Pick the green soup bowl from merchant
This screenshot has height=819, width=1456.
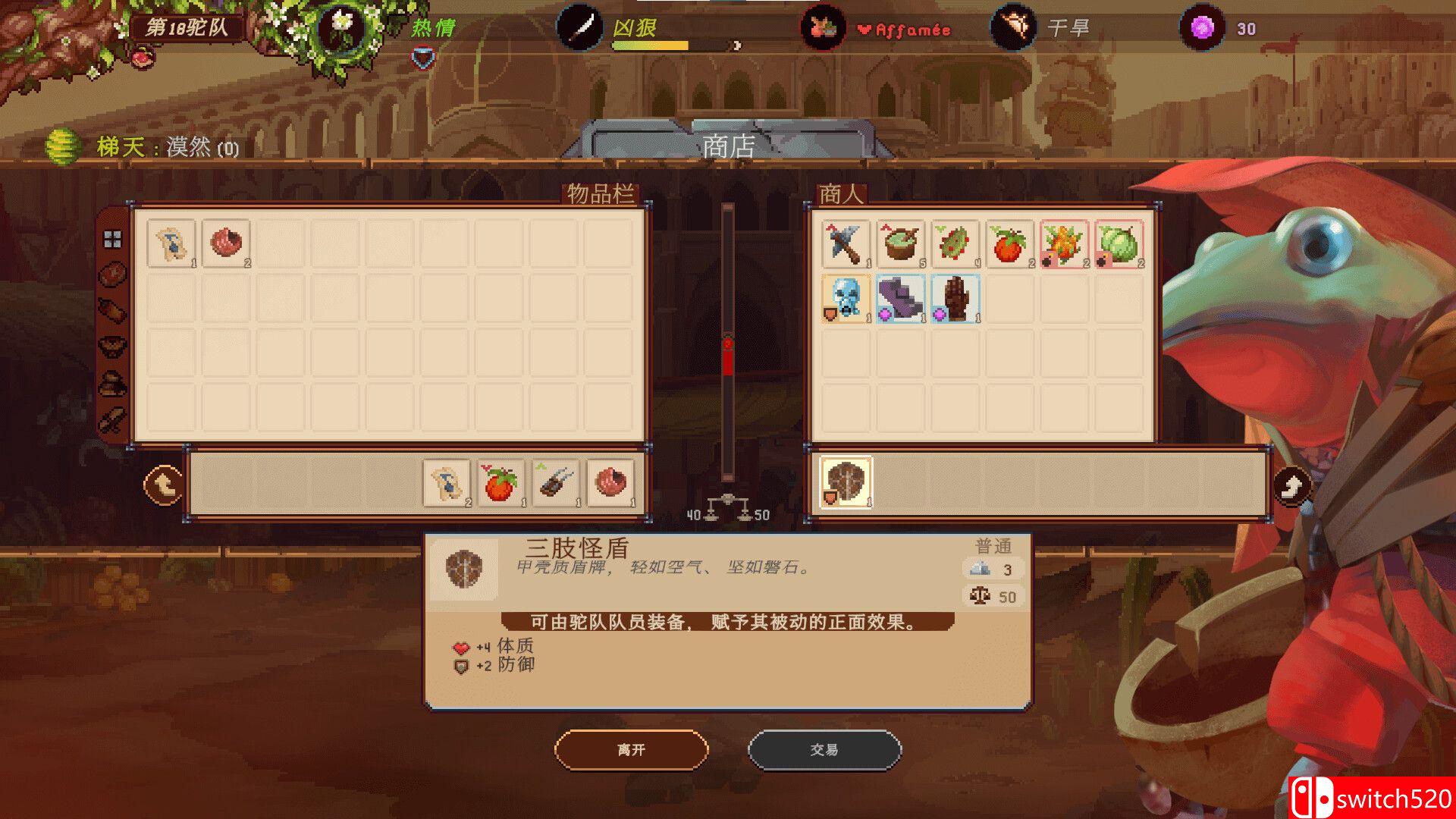tap(900, 244)
